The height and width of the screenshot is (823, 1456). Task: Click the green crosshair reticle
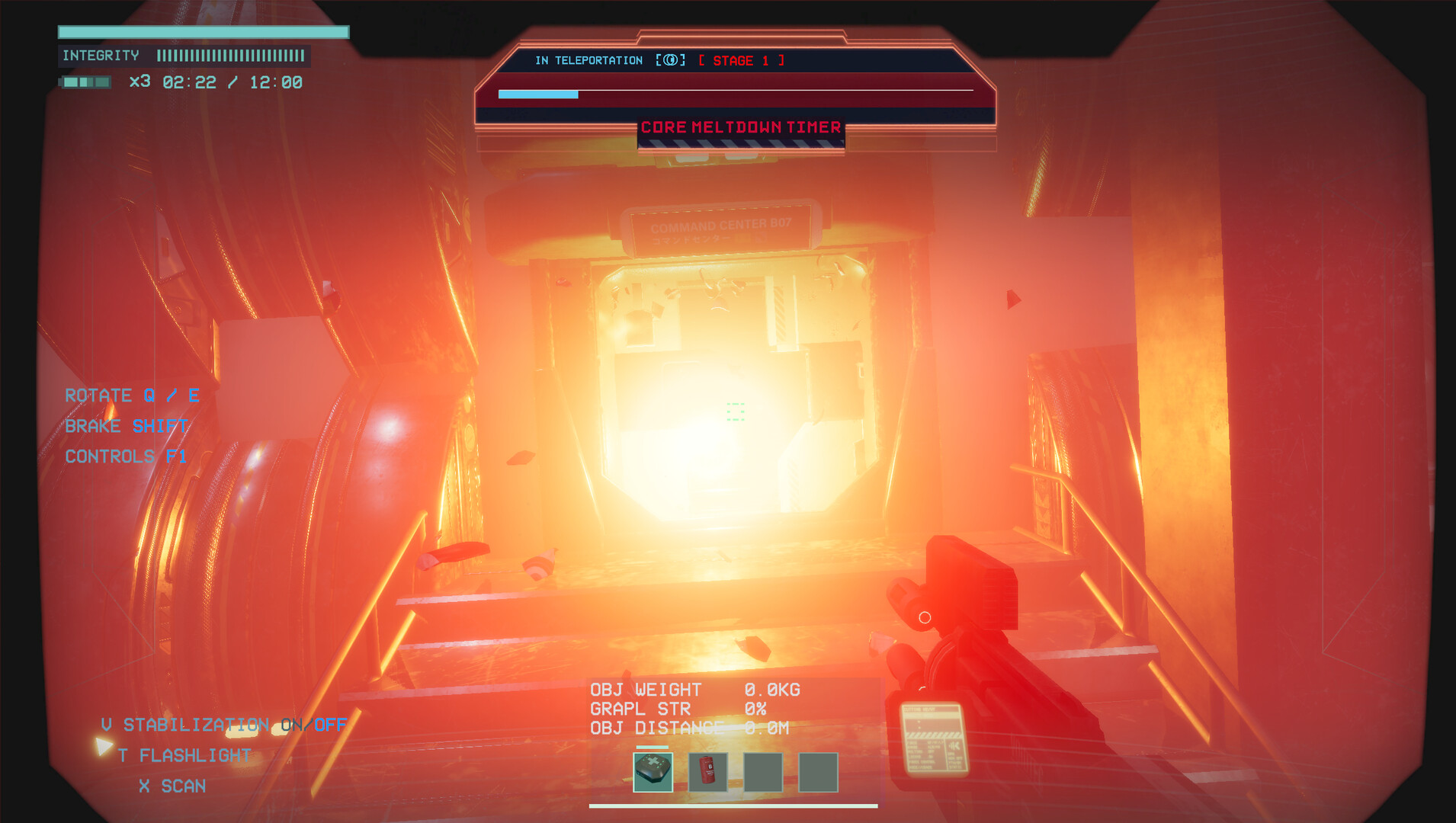(x=734, y=413)
